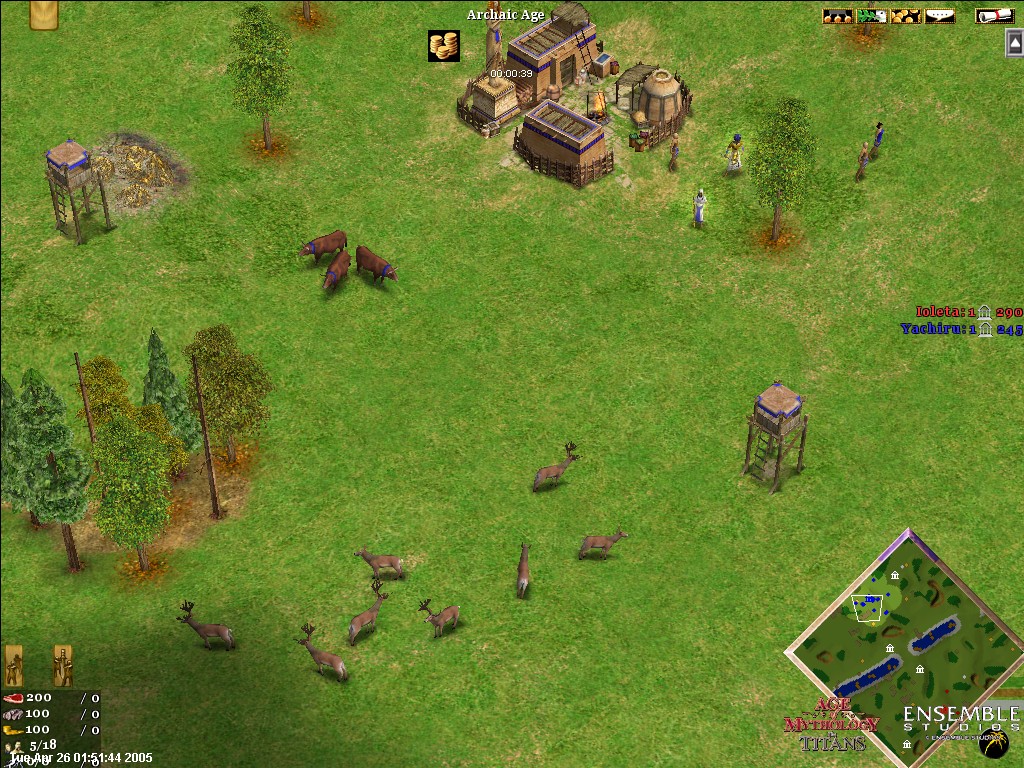The height and width of the screenshot is (768, 1024).
Task: Click the Archaic Age label
Action: [x=505, y=15]
